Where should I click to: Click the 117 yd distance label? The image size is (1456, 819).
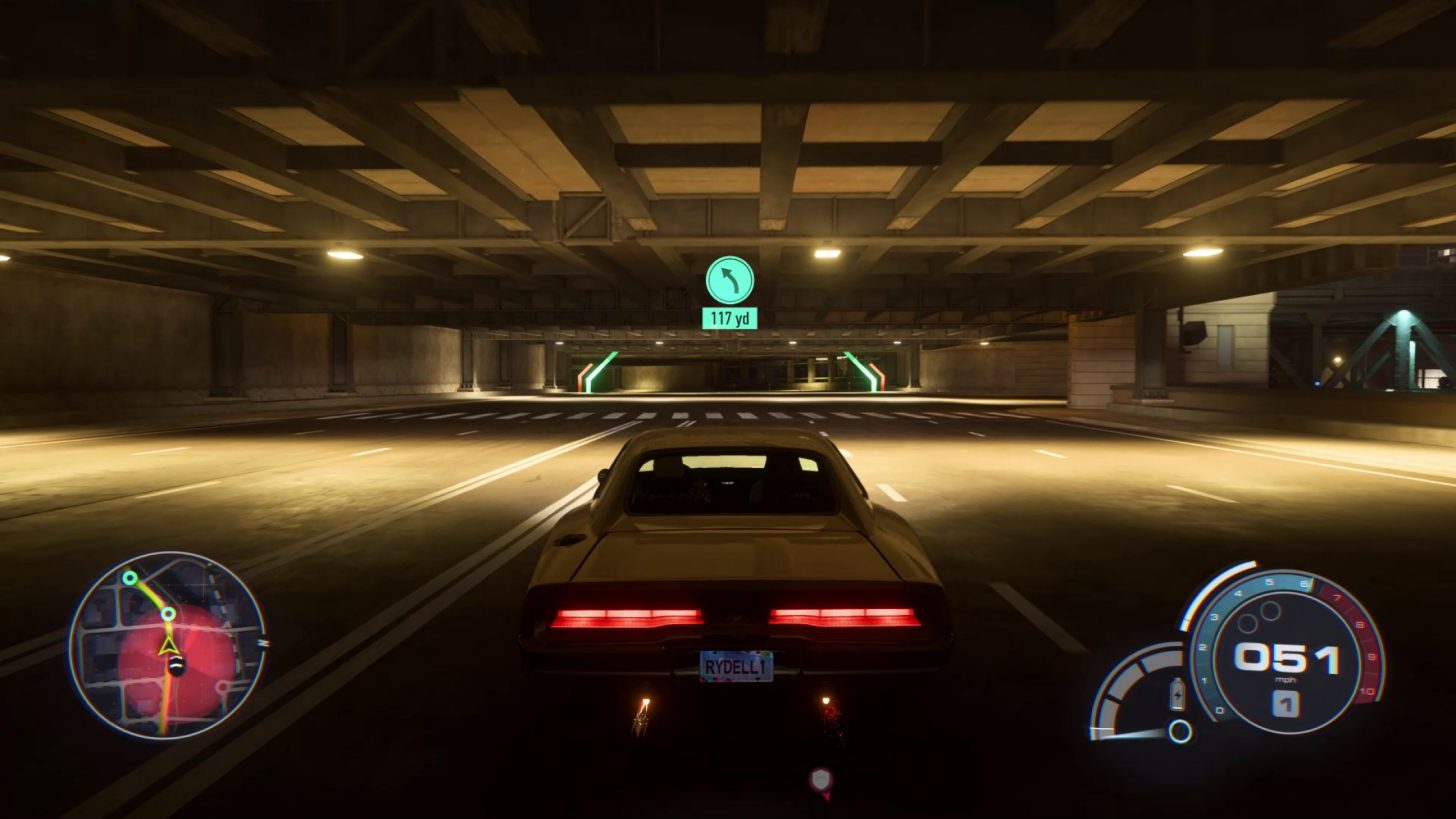point(732,319)
